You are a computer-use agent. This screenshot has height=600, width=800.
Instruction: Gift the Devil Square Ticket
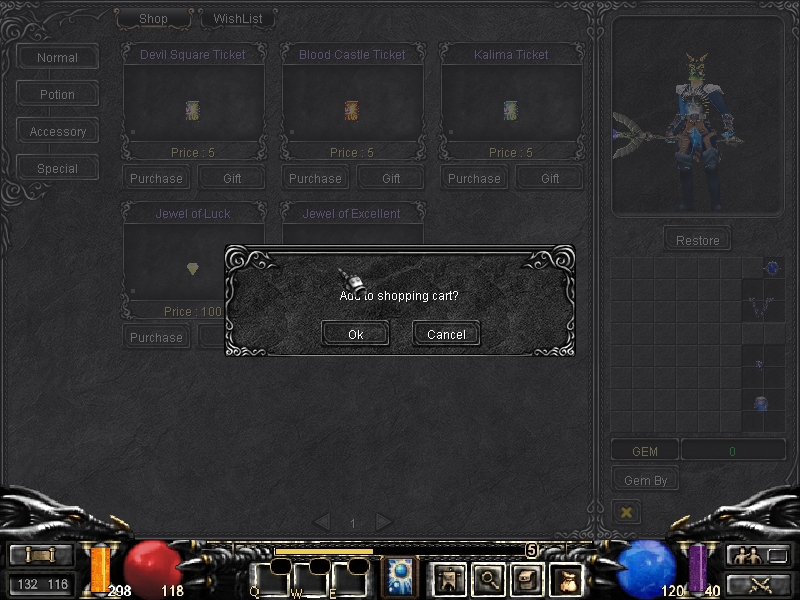point(231,179)
